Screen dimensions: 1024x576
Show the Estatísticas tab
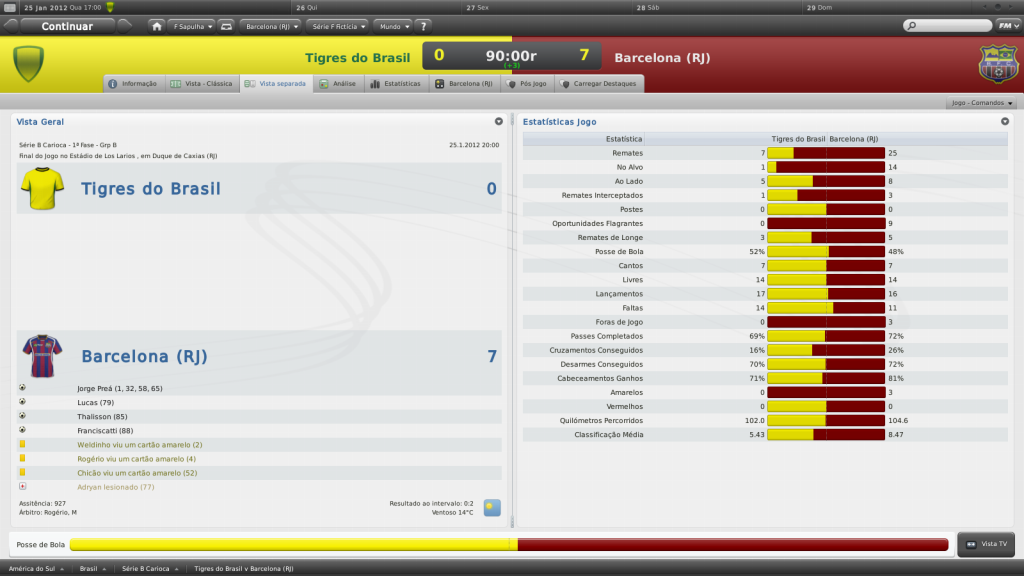point(395,84)
